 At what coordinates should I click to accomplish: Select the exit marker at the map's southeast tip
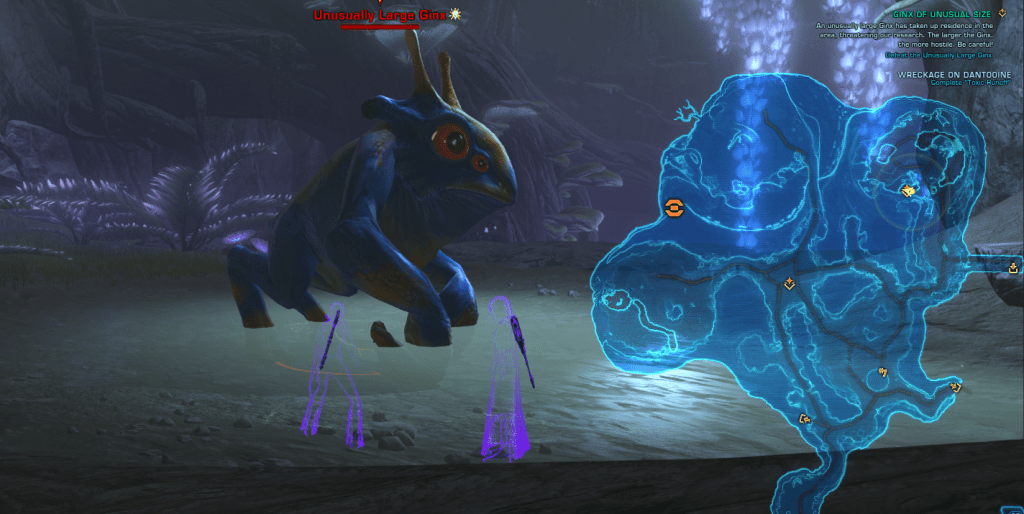[956, 386]
